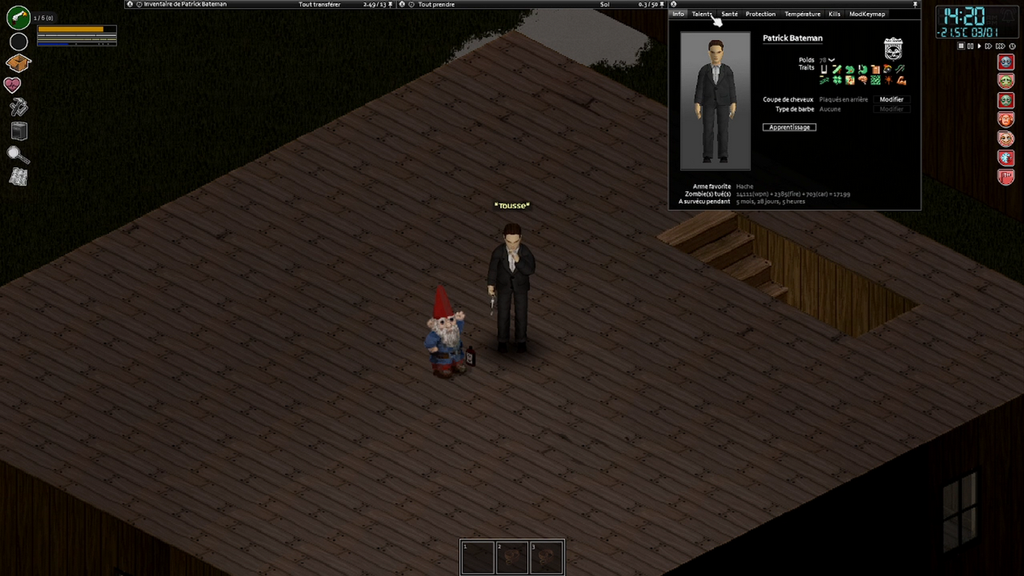Viewport: 1024px width, 576px height.
Task: Click Modifier next to Coupe de cheveux
Action: coord(891,99)
